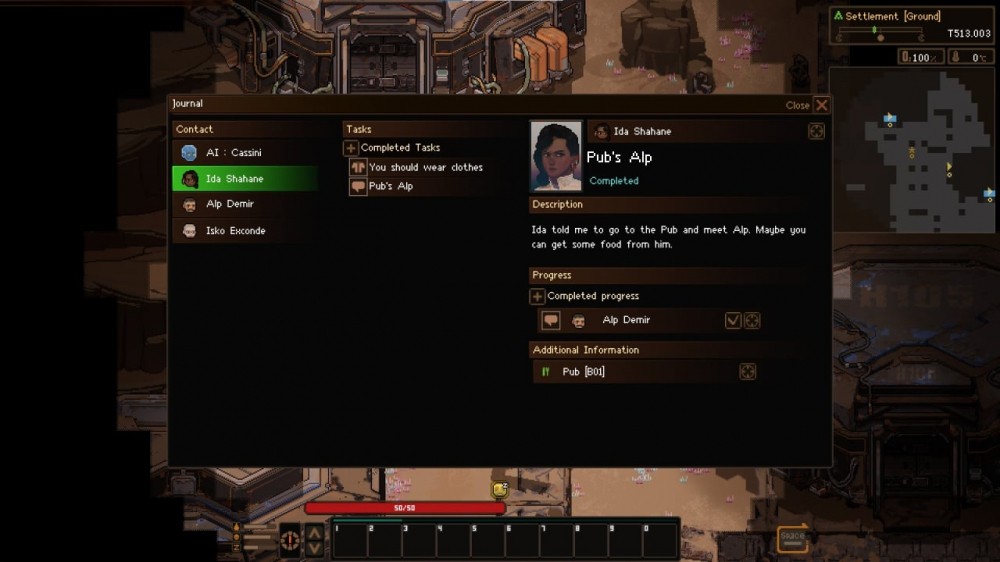Click the checkmark beside Alp Demir

pos(733,320)
